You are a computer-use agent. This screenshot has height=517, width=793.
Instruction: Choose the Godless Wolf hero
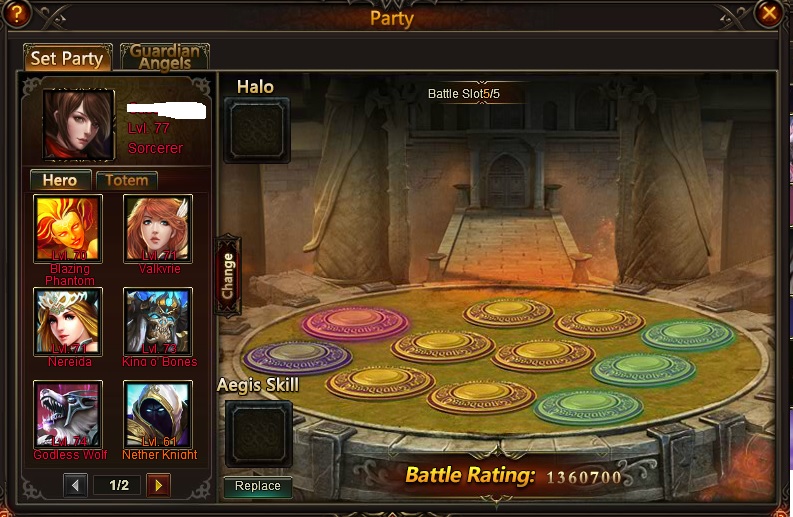pos(68,414)
